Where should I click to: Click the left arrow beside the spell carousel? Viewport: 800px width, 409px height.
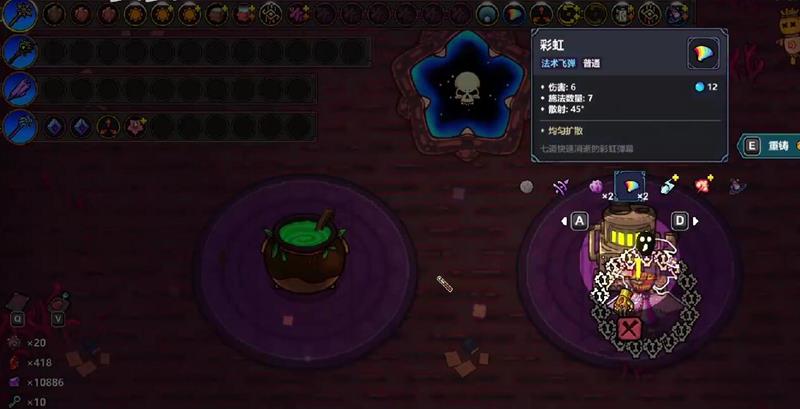(x=565, y=220)
